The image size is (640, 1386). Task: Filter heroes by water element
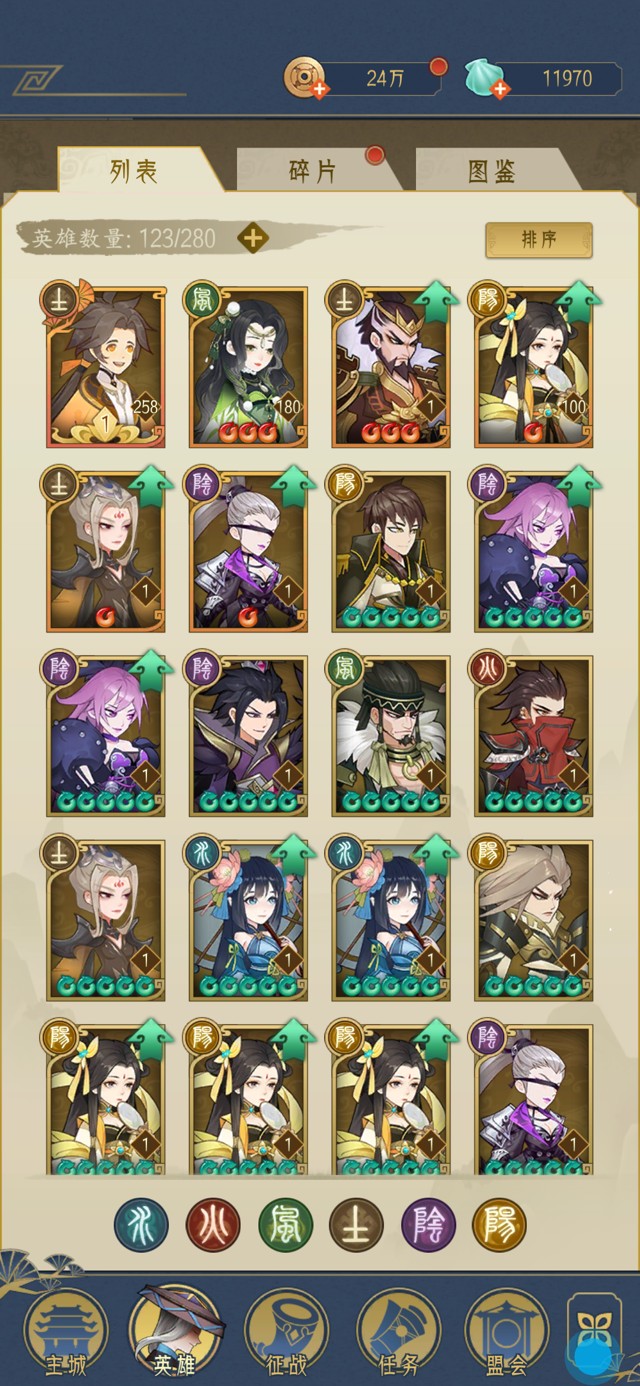pyautogui.click(x=141, y=1226)
